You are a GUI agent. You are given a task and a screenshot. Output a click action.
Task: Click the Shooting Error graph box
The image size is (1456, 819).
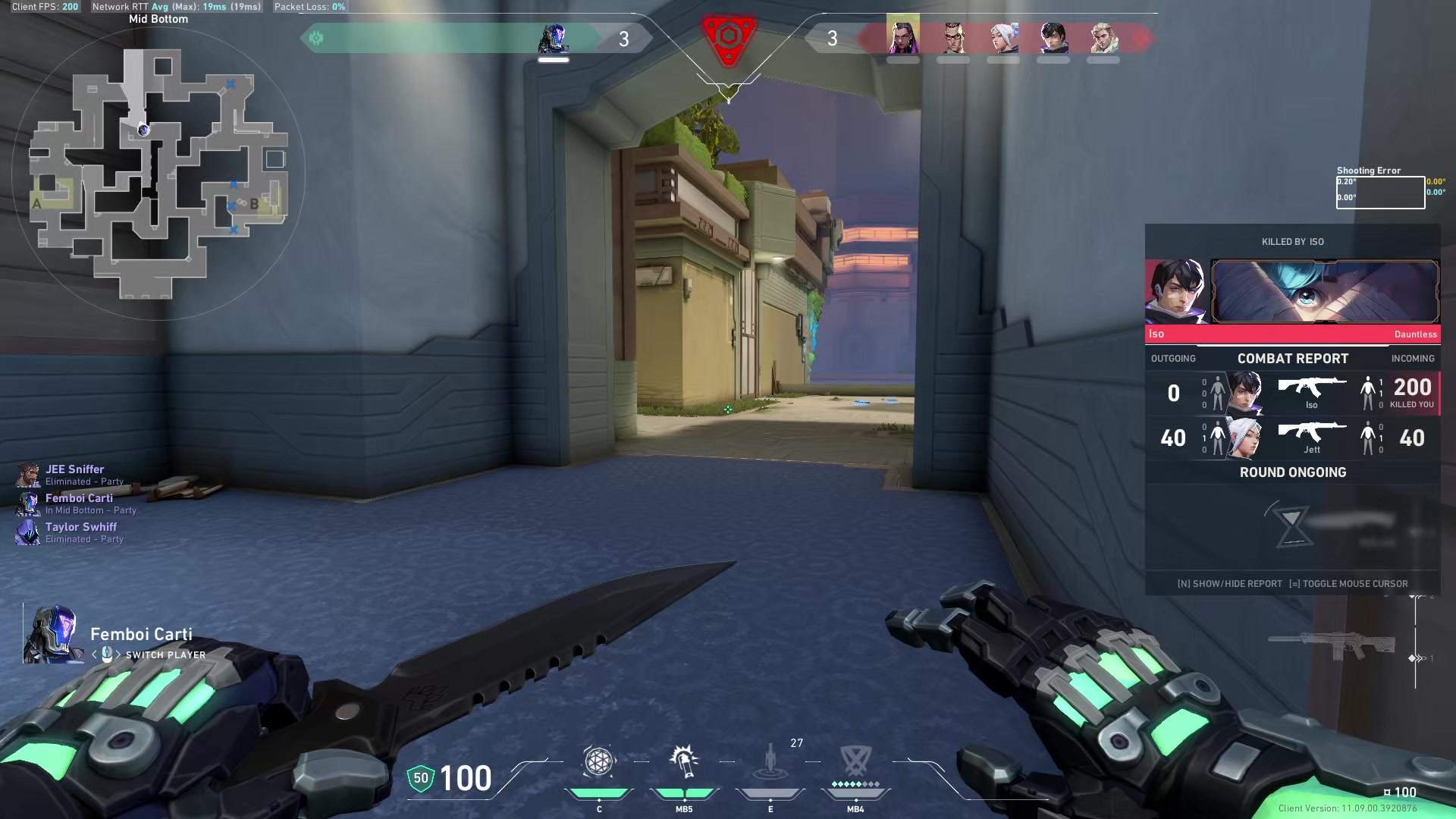(x=1380, y=193)
